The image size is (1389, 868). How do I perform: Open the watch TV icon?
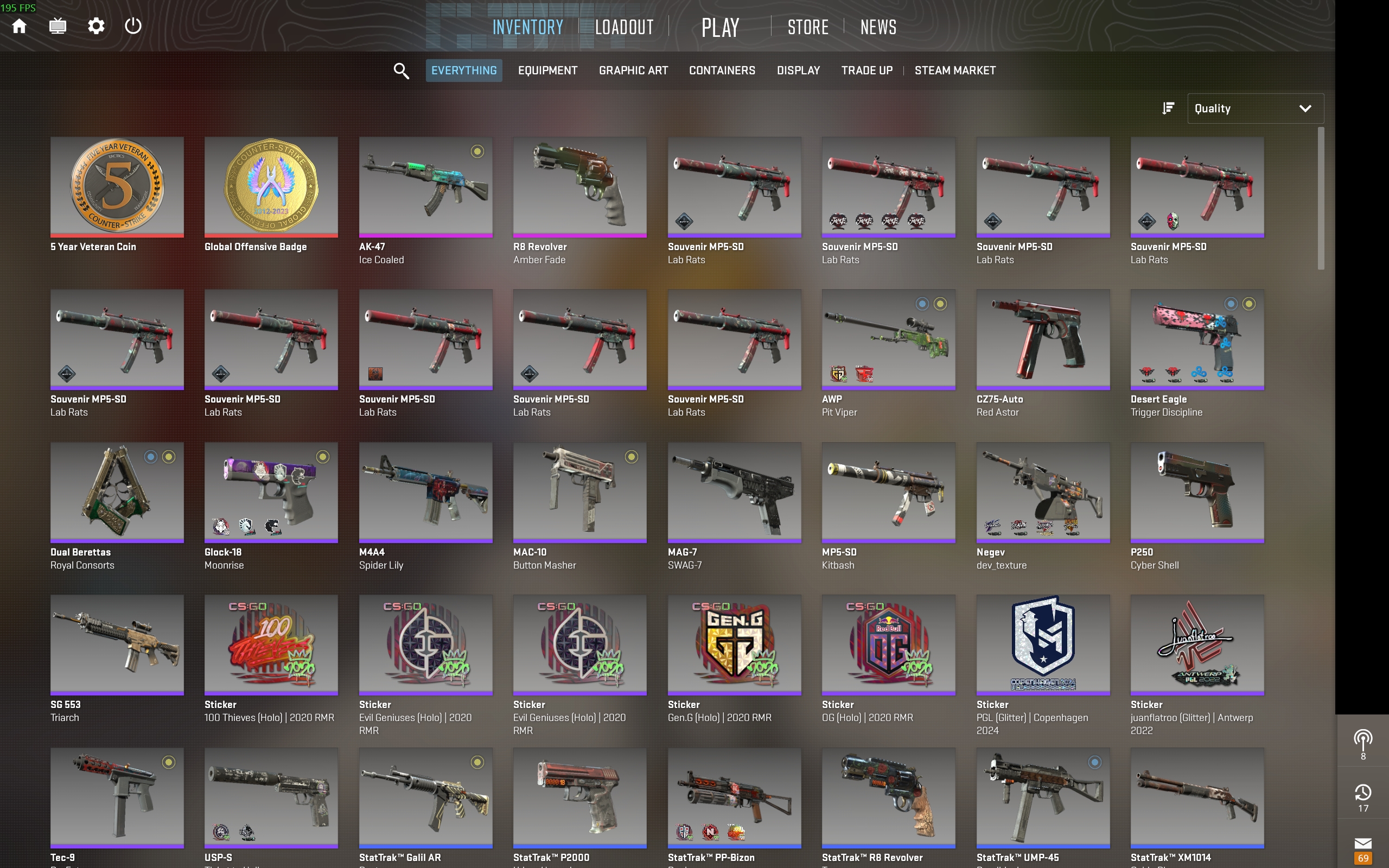[58, 27]
